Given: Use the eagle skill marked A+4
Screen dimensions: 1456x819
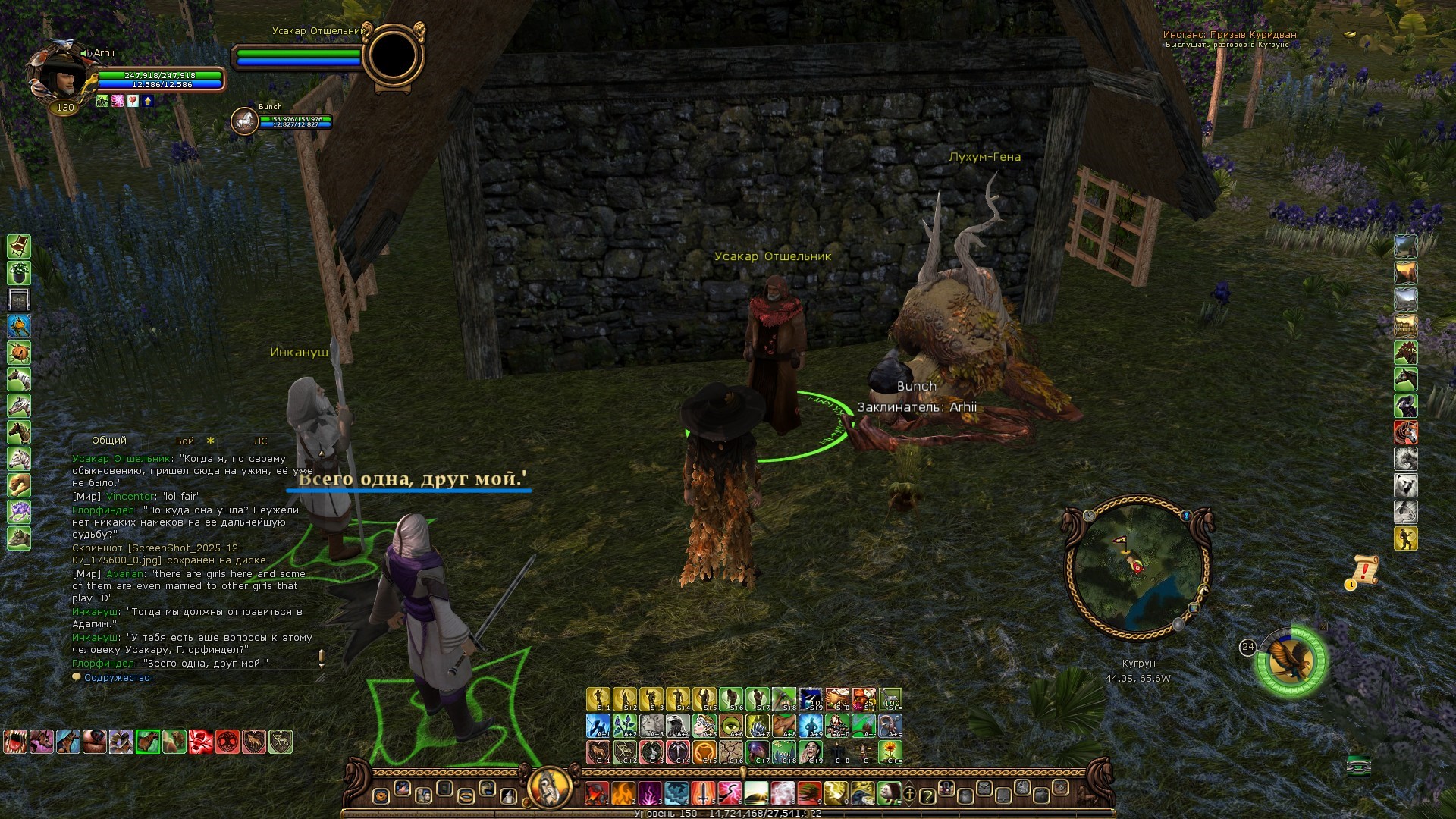Looking at the screenshot, I should coord(678,726).
